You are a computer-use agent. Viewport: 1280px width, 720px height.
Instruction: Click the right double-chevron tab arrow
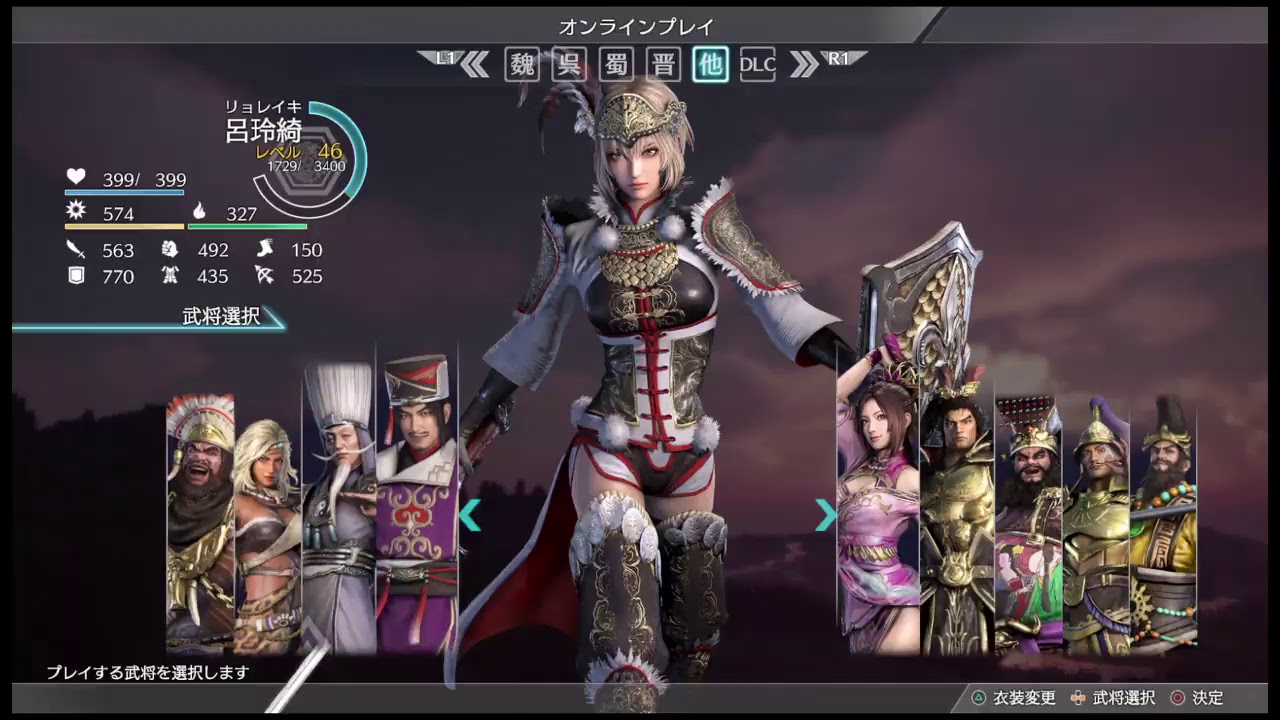click(x=803, y=64)
